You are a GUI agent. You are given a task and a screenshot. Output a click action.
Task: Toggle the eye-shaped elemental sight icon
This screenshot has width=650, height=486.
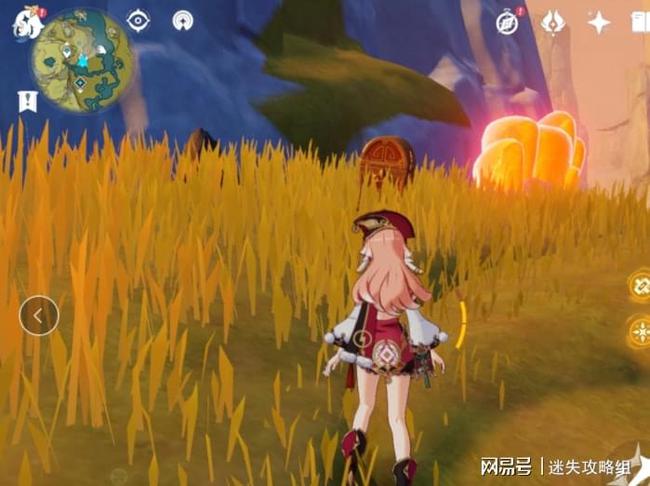[138, 21]
